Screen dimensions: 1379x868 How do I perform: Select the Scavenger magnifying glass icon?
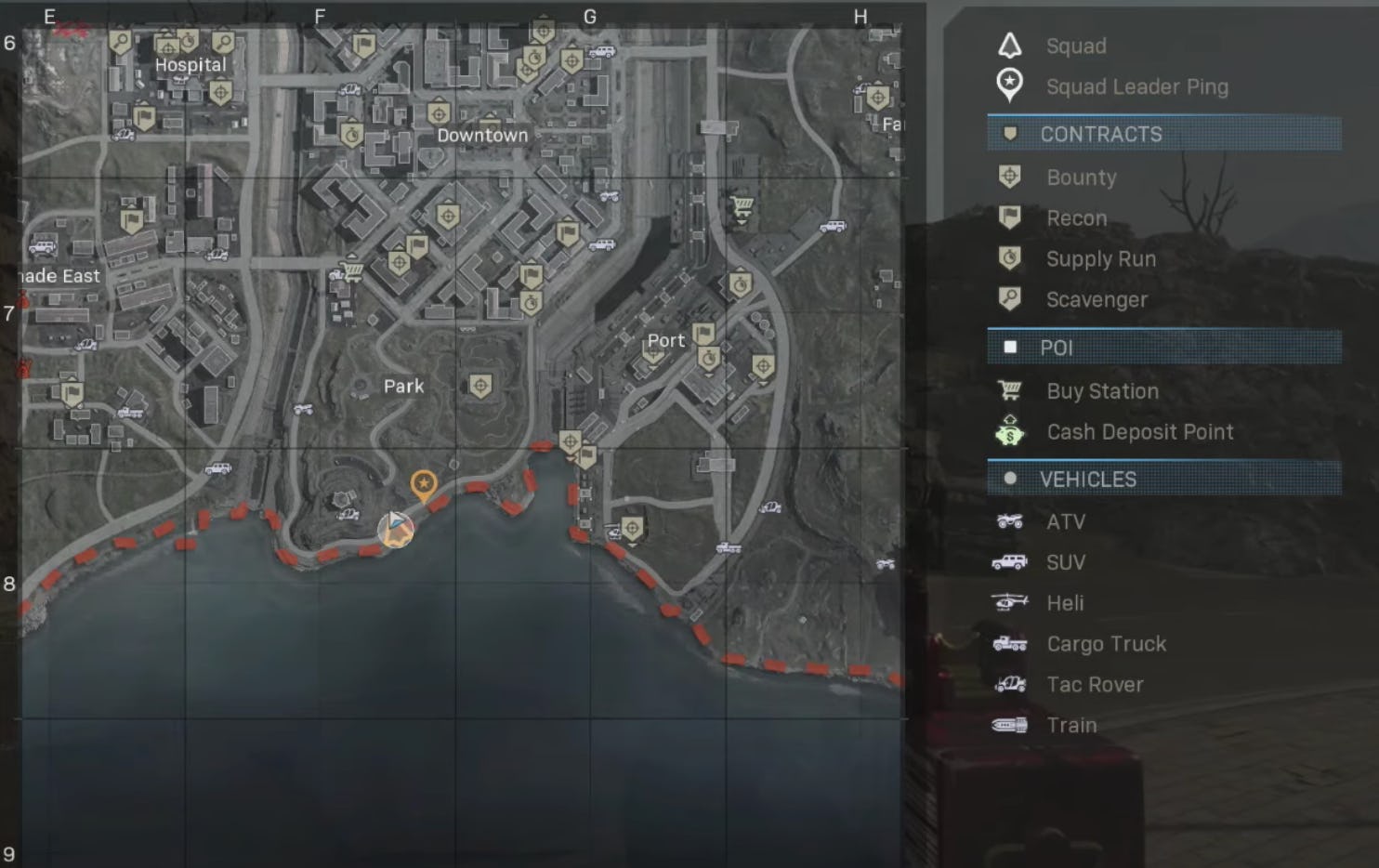[1010, 299]
